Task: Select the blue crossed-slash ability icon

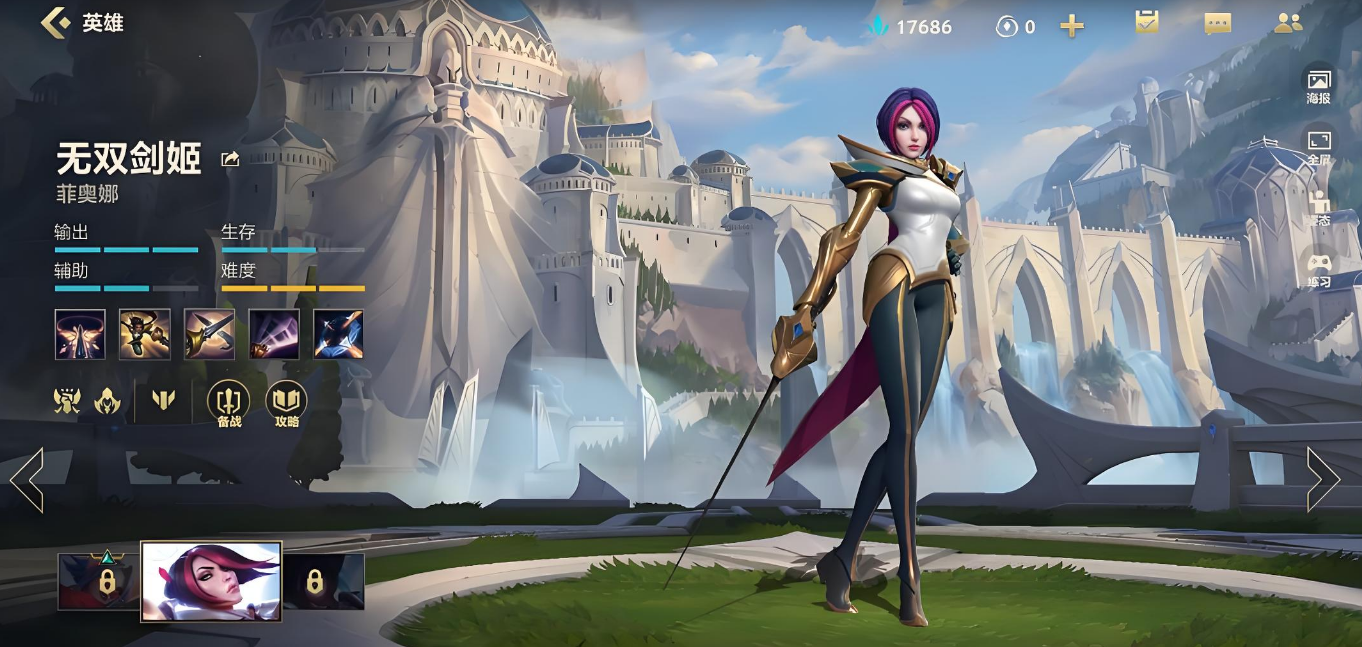Action: tap(338, 334)
